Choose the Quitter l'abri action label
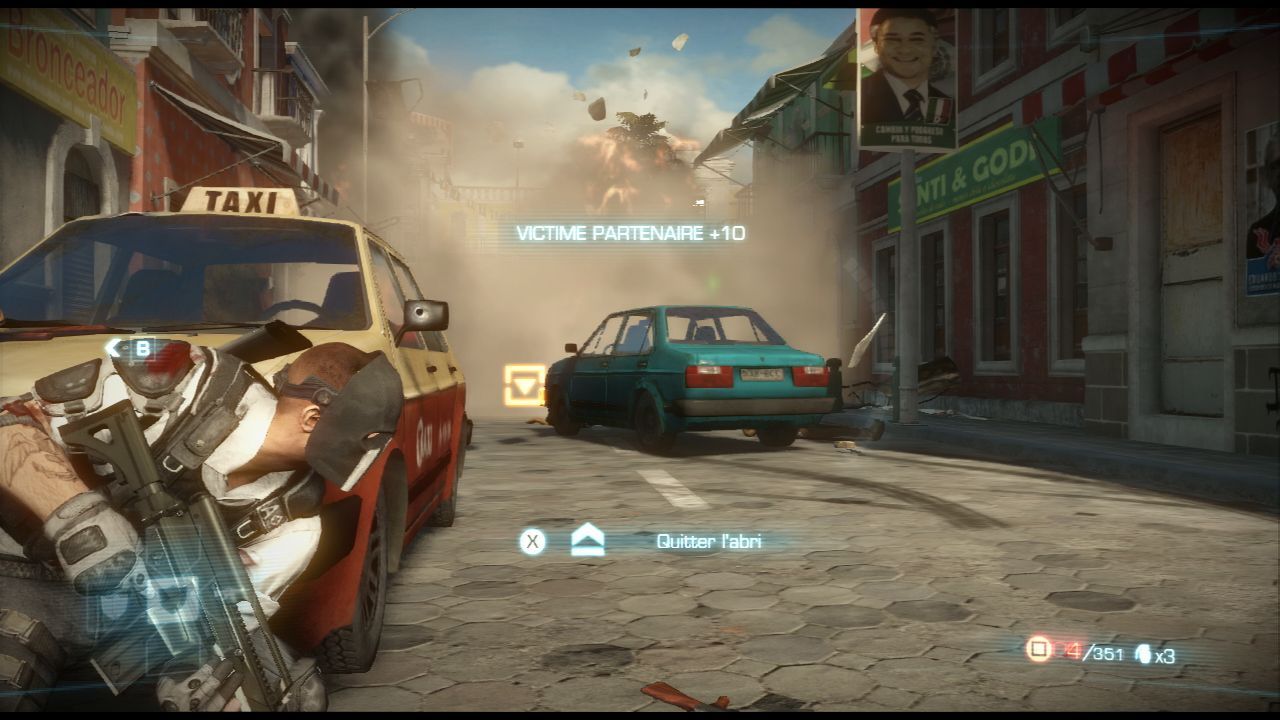The height and width of the screenshot is (720, 1280). [708, 541]
